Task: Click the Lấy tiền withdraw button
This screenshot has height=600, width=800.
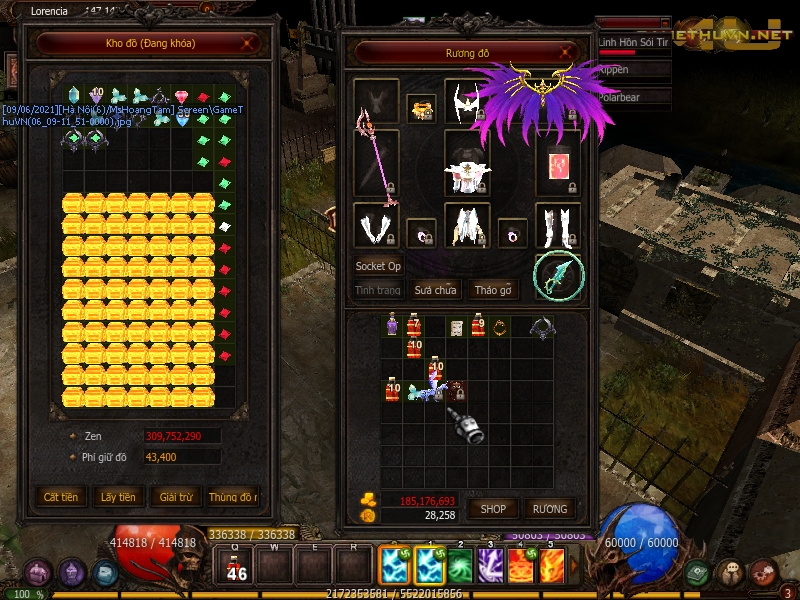Action: coord(118,497)
